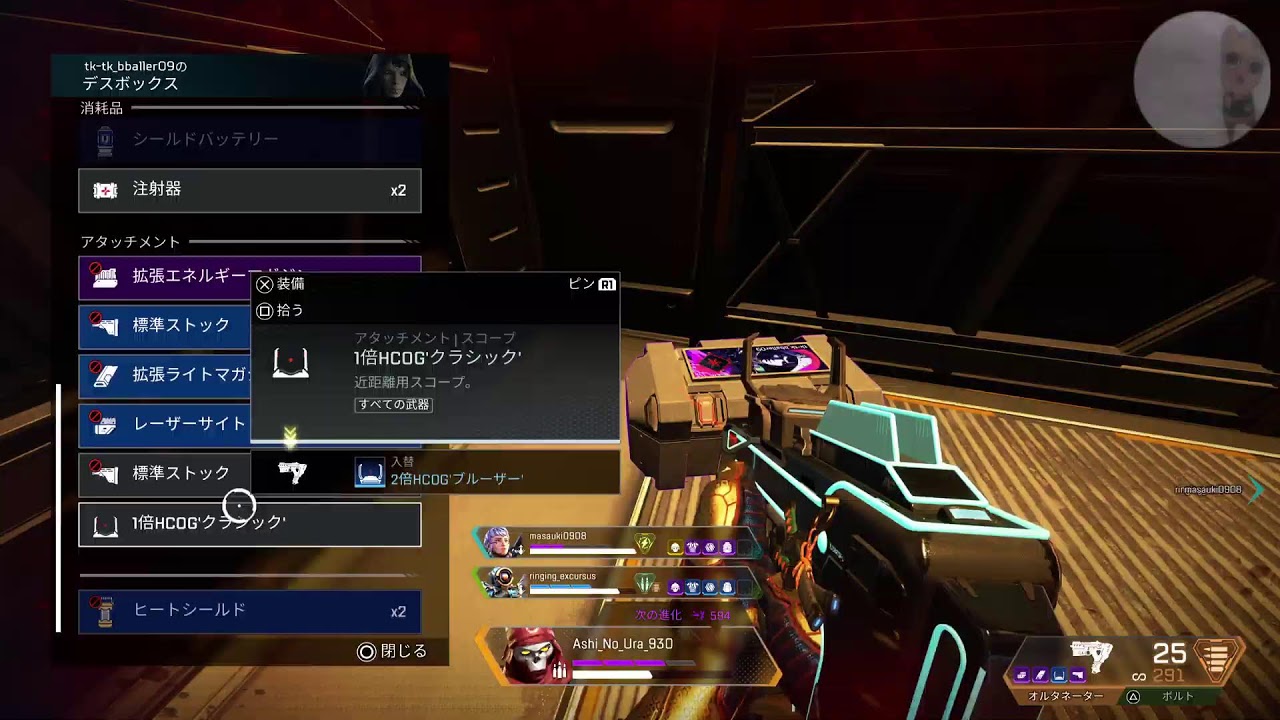Select the 1倍HCOG'クラシック' scope row
Screen dimensions: 1280x720
pyautogui.click(x=249, y=524)
